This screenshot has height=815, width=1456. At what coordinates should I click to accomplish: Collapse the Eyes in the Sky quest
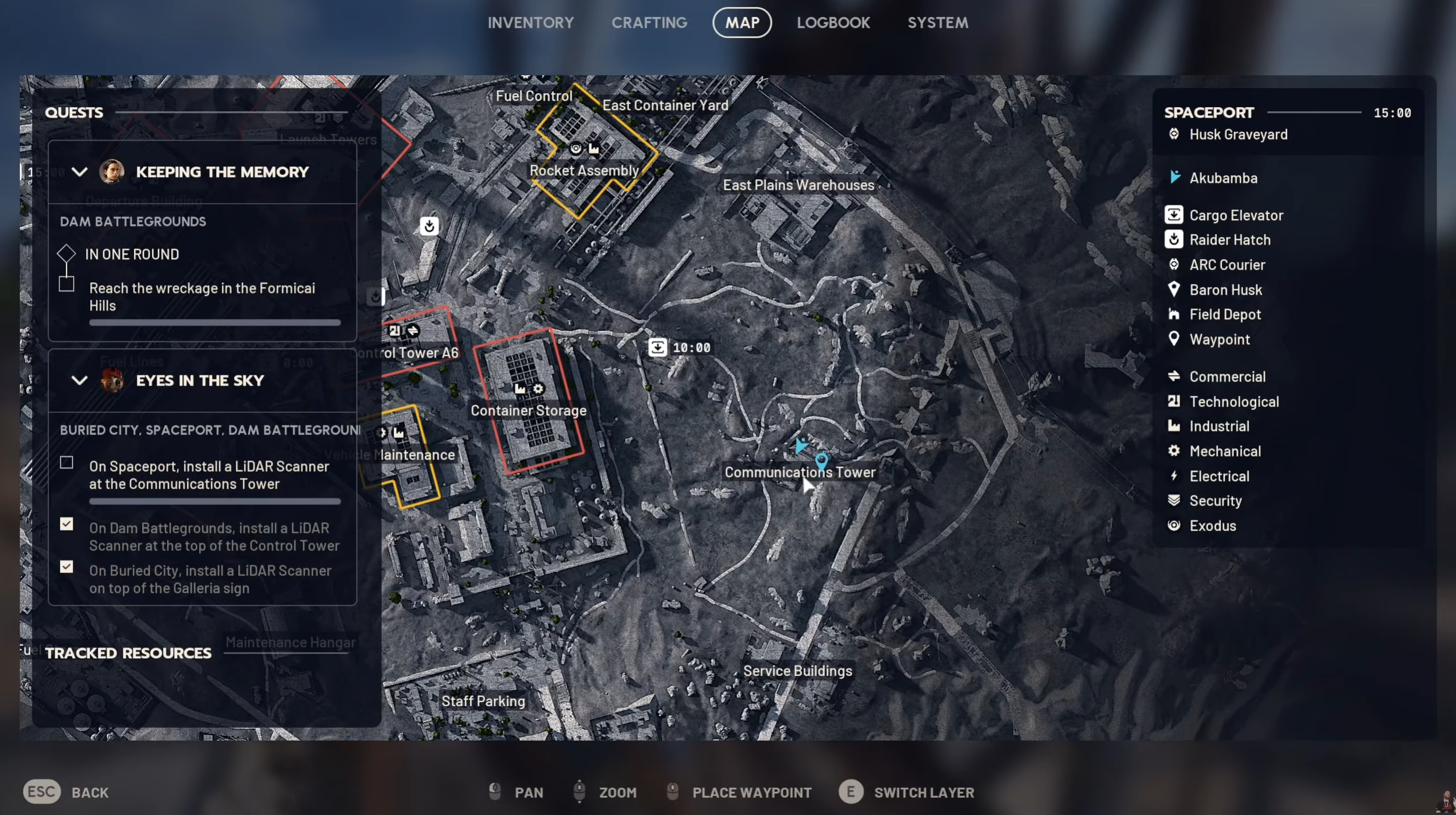80,381
